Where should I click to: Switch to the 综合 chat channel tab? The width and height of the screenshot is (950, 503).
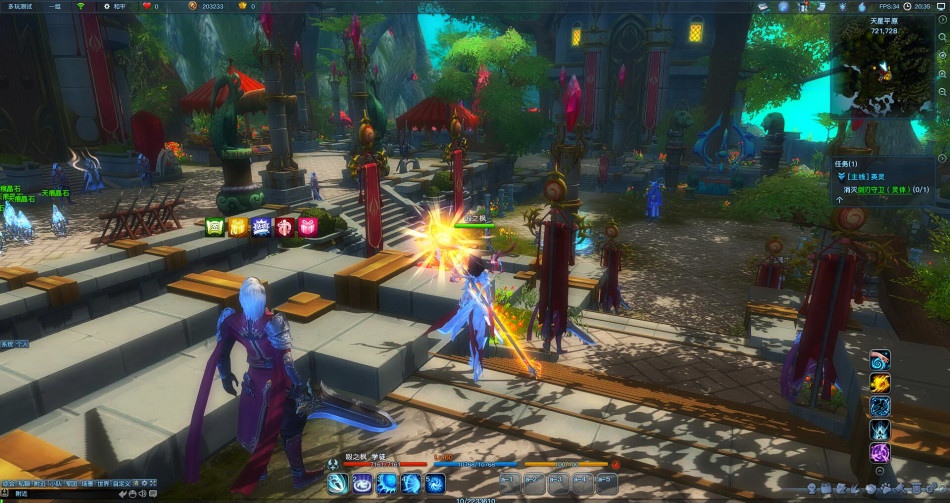tap(9, 483)
